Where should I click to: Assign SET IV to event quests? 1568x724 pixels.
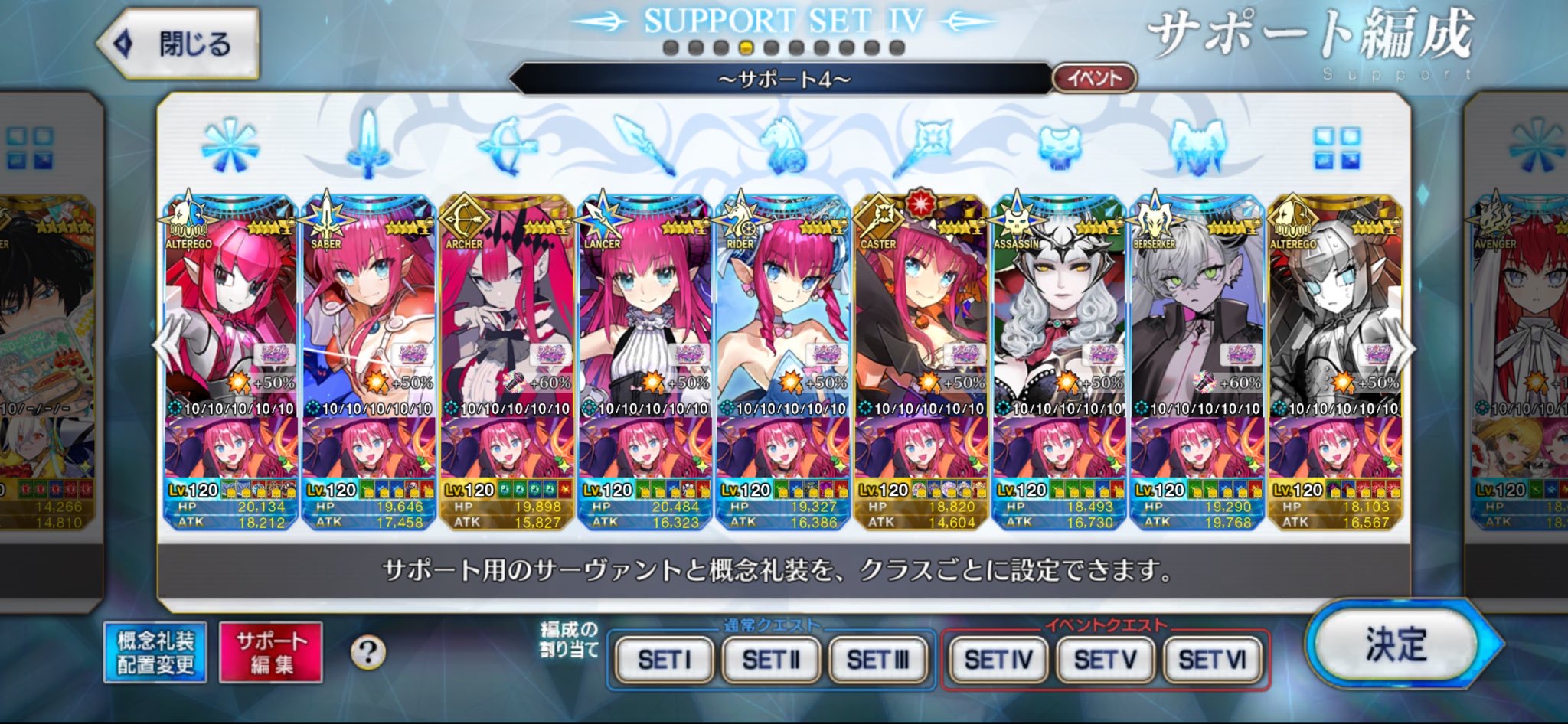tap(998, 659)
